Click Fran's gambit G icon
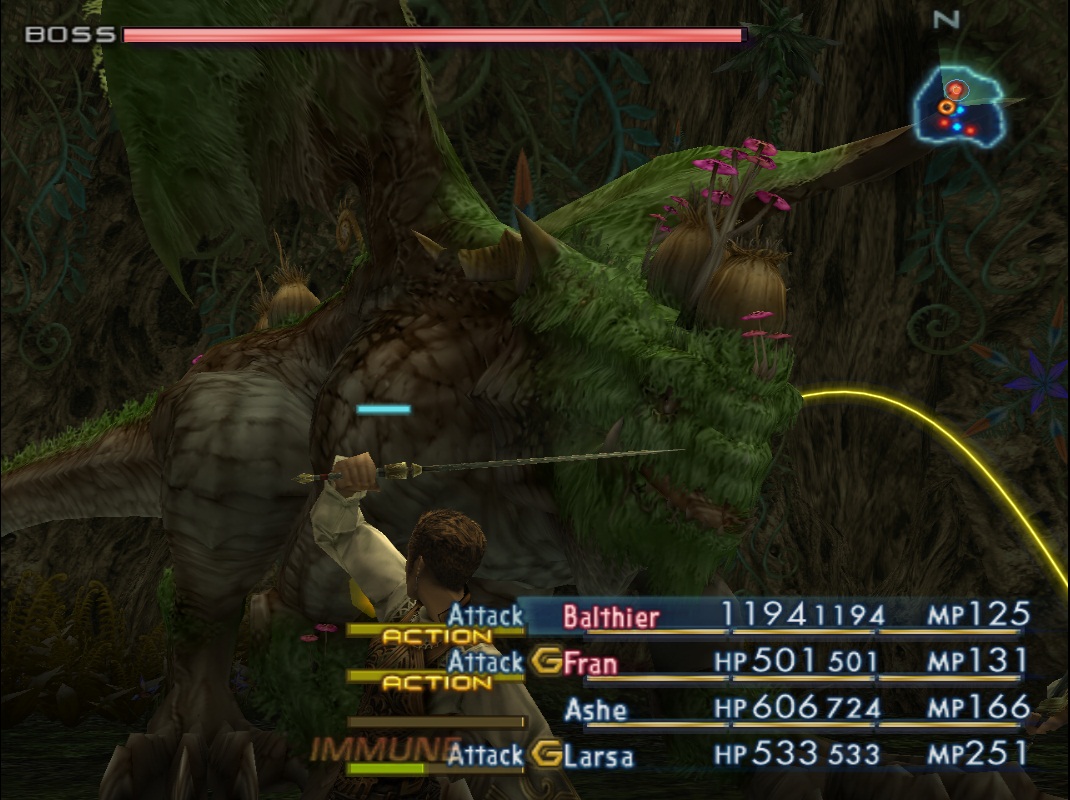This screenshot has width=1070, height=800. click(x=546, y=661)
